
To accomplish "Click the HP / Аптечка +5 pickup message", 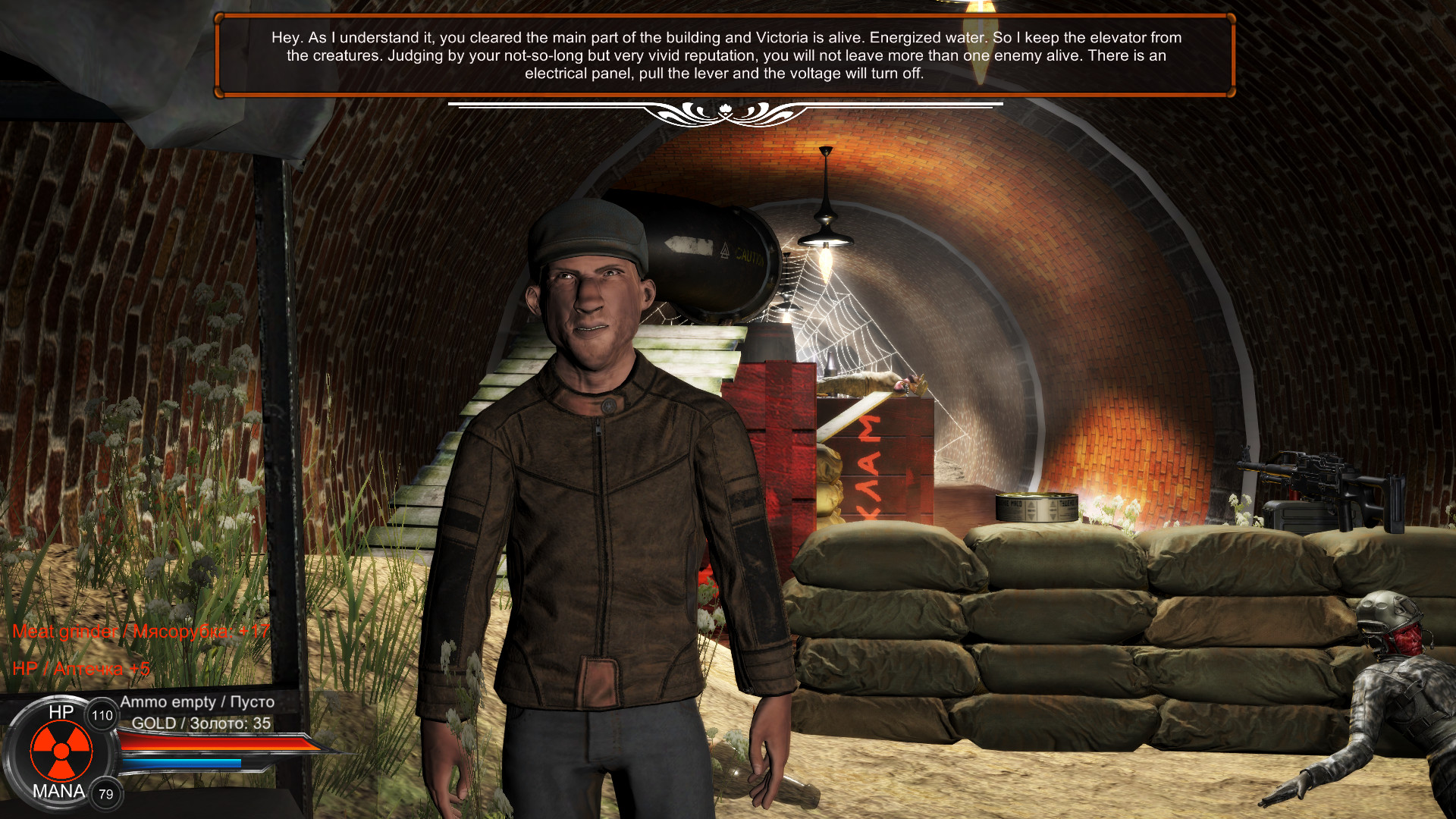I will pos(82,670).
